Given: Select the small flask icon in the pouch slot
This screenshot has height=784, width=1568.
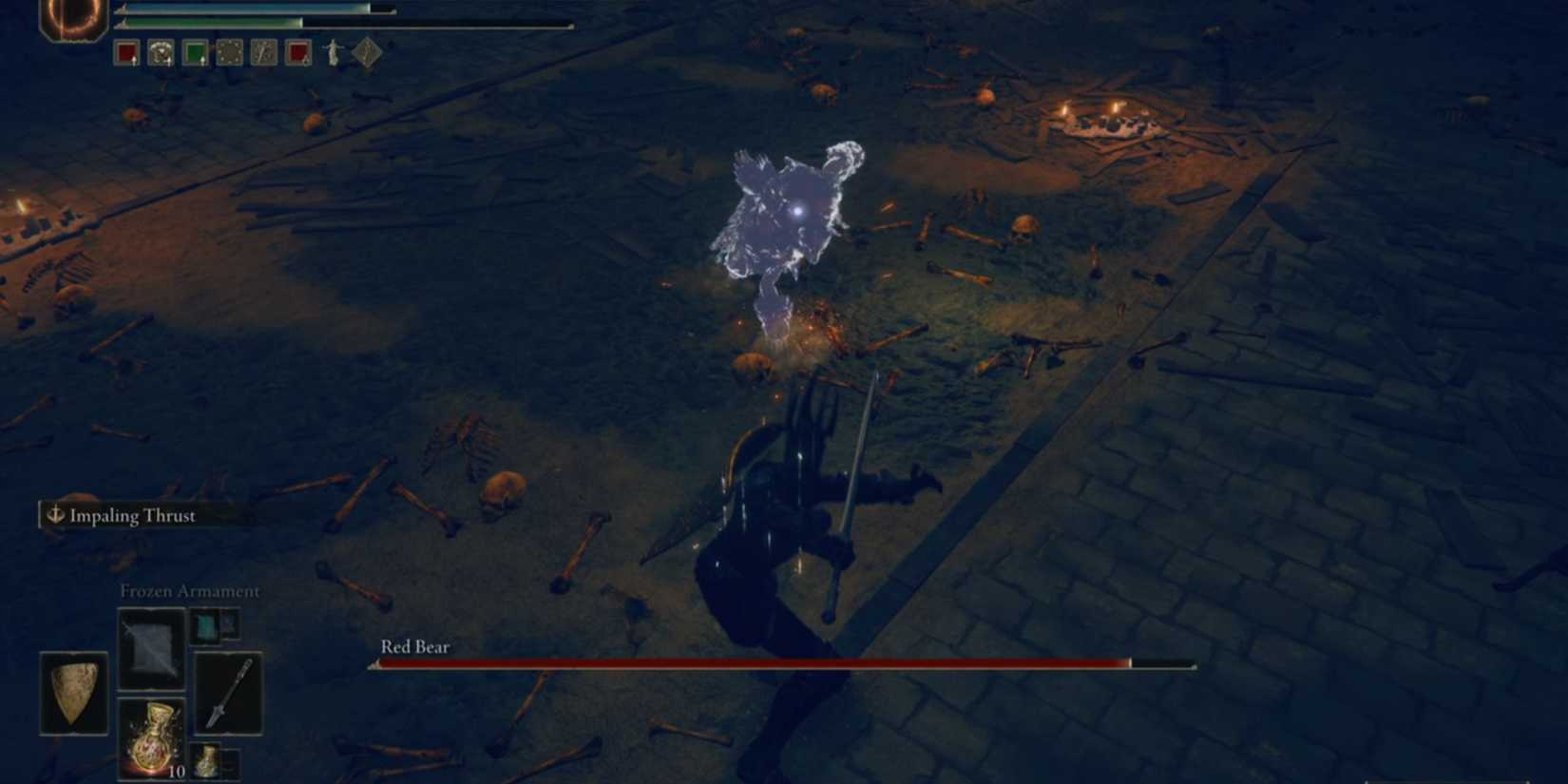Looking at the screenshot, I should [207, 761].
